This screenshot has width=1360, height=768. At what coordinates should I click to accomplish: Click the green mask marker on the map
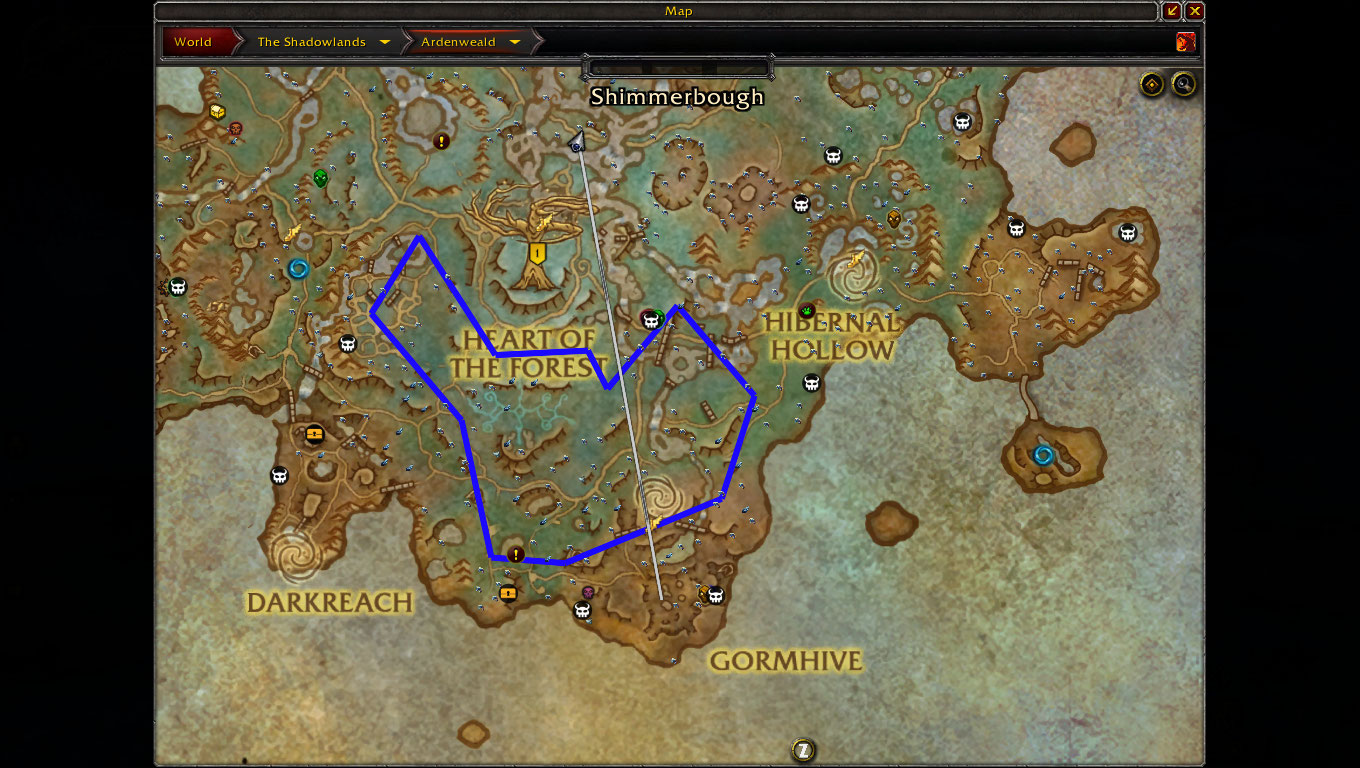[x=320, y=179]
